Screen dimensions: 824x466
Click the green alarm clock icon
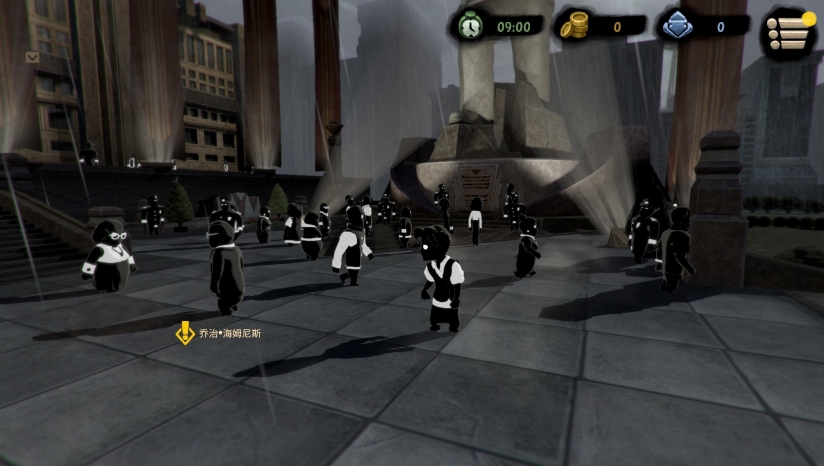pyautogui.click(x=469, y=26)
